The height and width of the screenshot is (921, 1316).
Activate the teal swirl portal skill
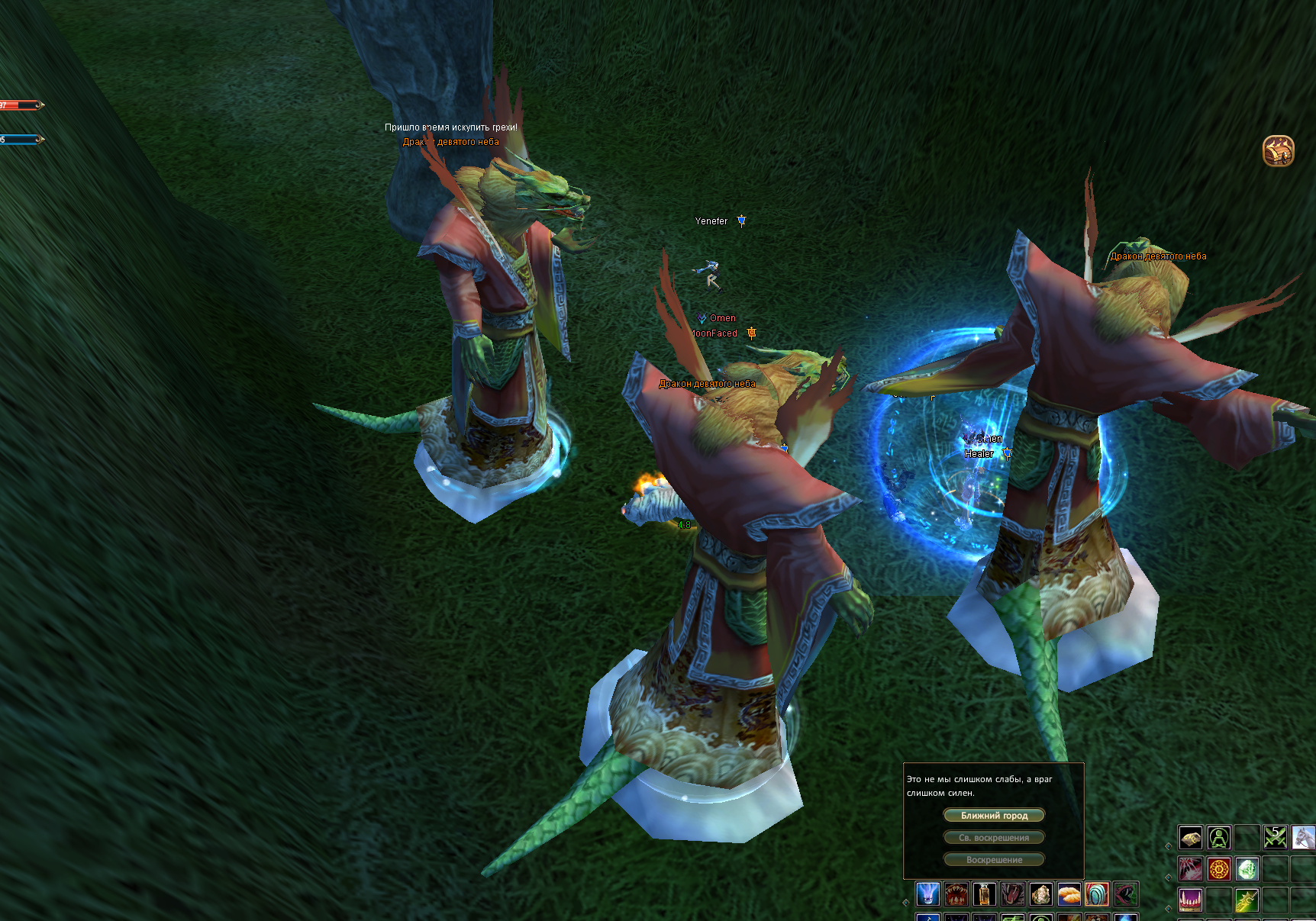tap(1097, 894)
